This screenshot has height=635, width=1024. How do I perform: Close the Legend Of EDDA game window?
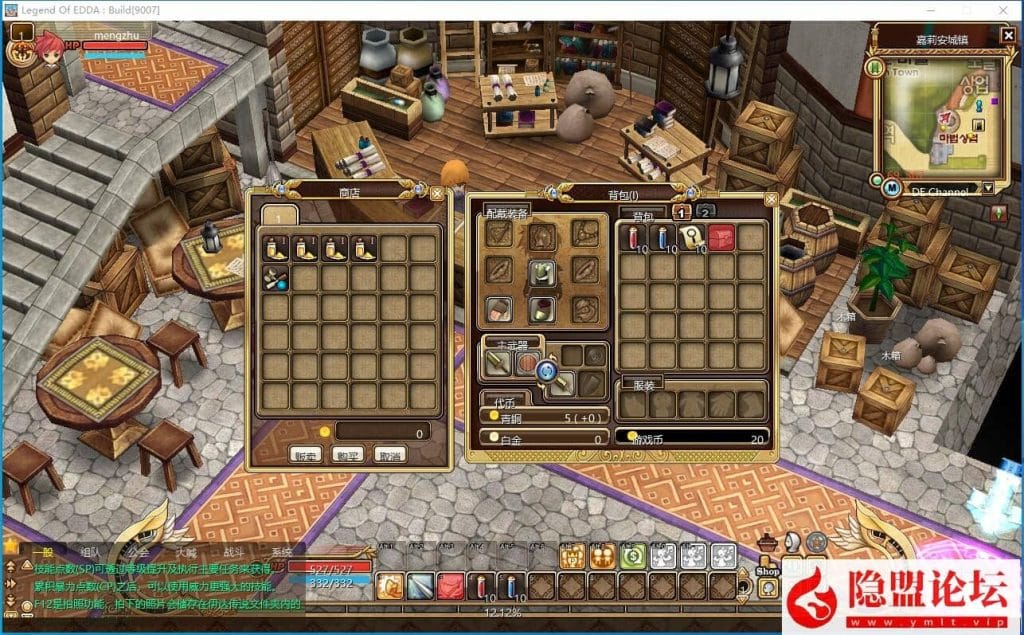click(1003, 9)
